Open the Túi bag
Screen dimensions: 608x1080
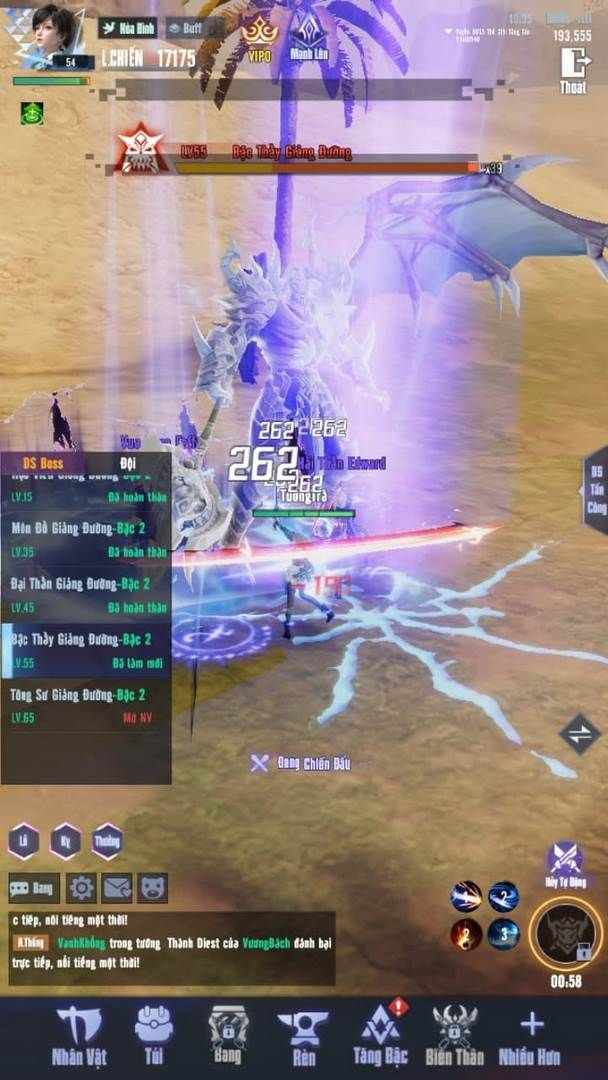pos(153,1035)
